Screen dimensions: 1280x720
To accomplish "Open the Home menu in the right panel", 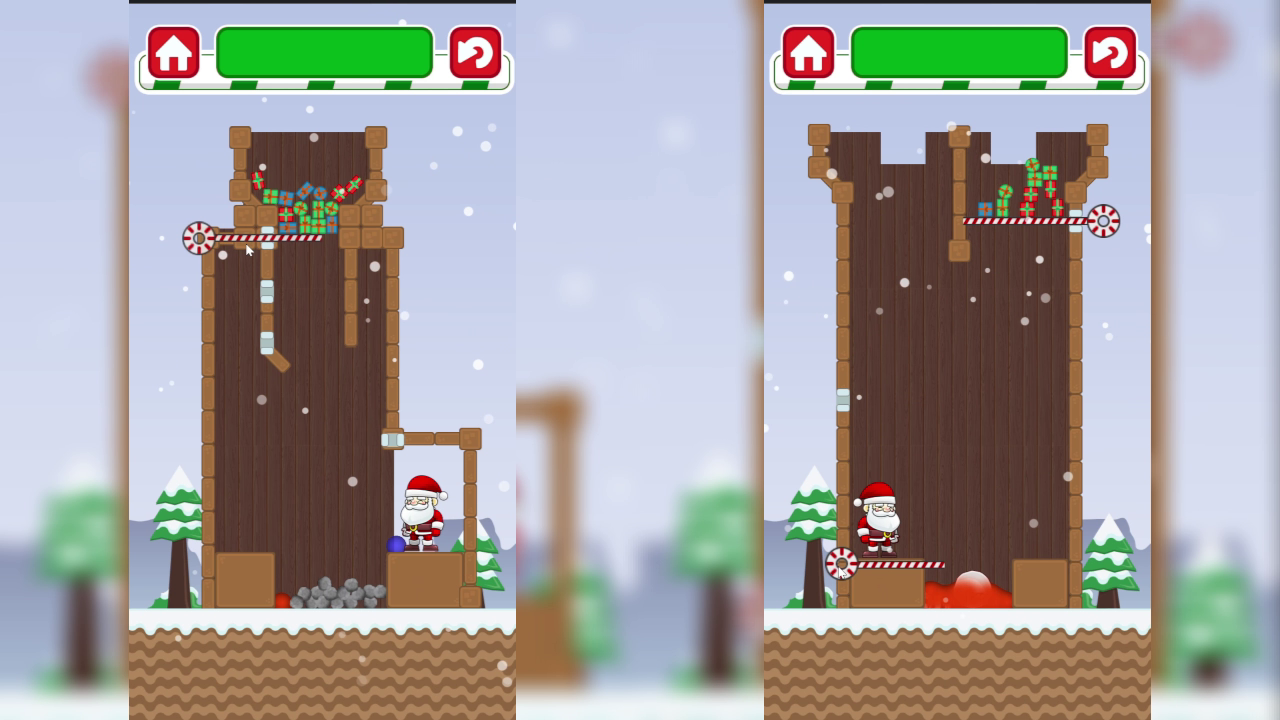I will (x=810, y=51).
